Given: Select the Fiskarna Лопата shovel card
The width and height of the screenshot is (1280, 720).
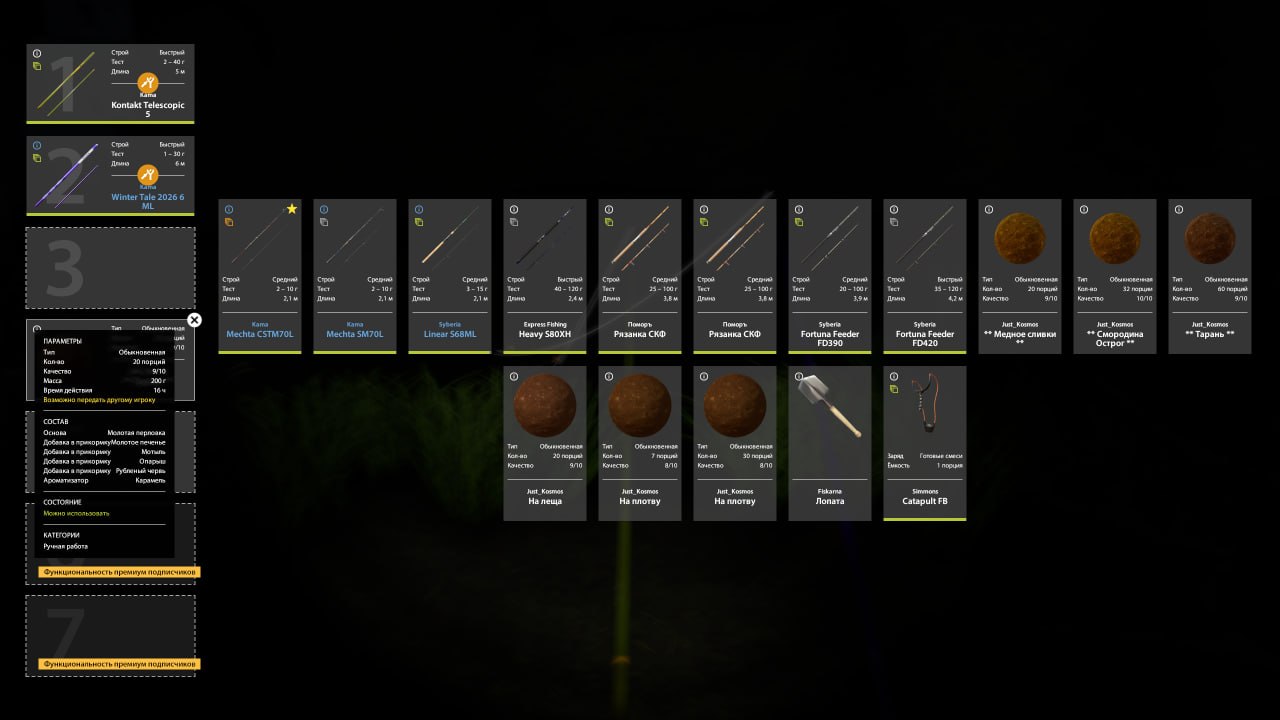Looking at the screenshot, I should [x=830, y=443].
